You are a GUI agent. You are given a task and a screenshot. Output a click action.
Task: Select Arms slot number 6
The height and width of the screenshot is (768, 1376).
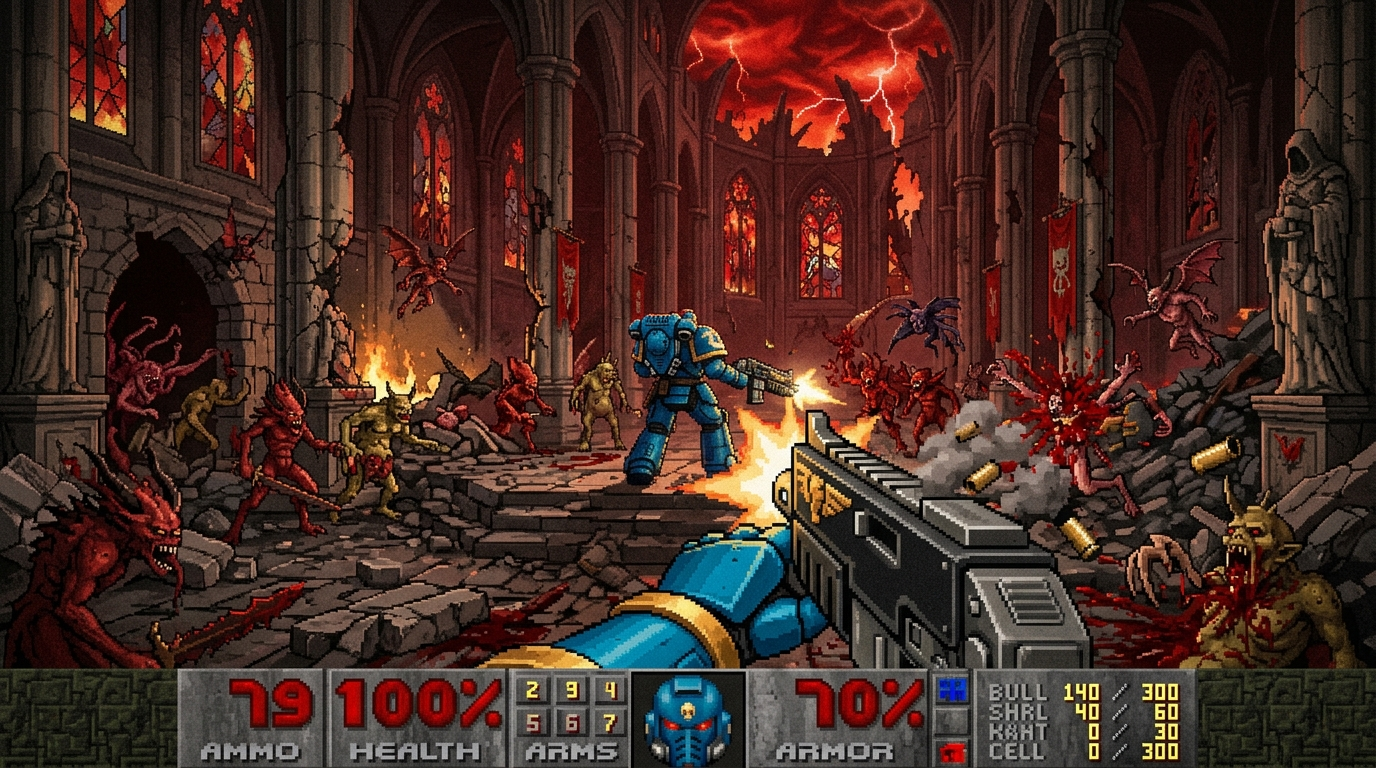point(571,723)
